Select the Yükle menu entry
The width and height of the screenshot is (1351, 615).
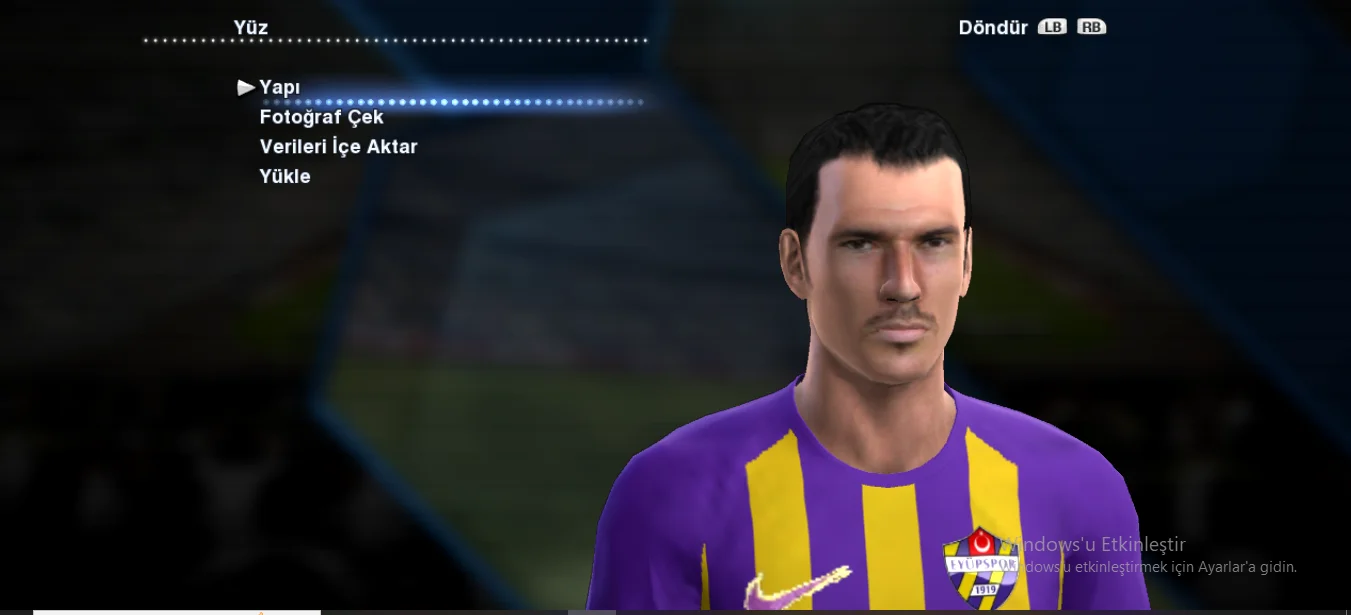pos(285,177)
